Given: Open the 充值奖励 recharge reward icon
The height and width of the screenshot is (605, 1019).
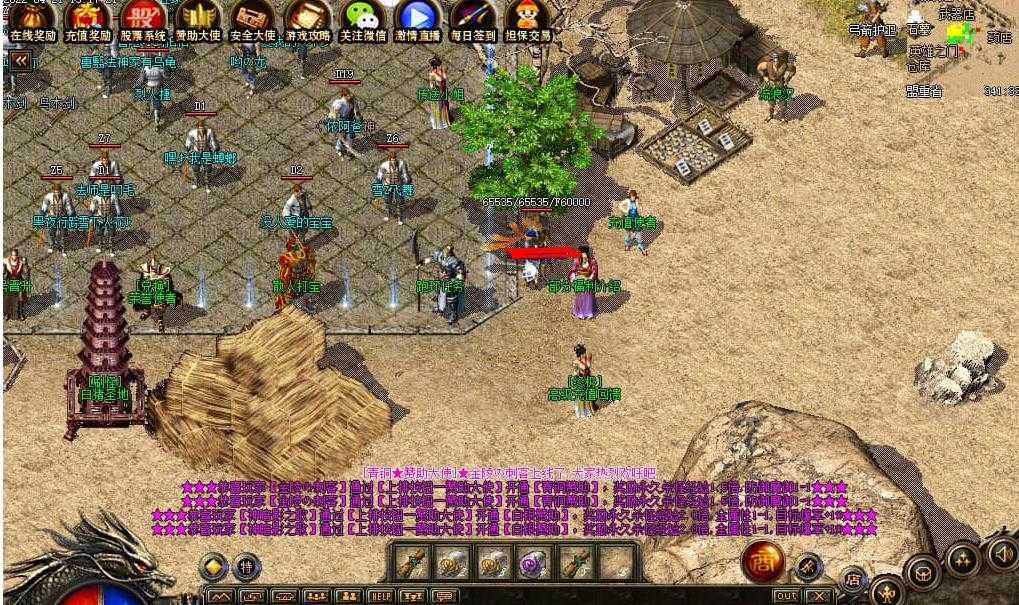Looking at the screenshot, I should pos(88,20).
